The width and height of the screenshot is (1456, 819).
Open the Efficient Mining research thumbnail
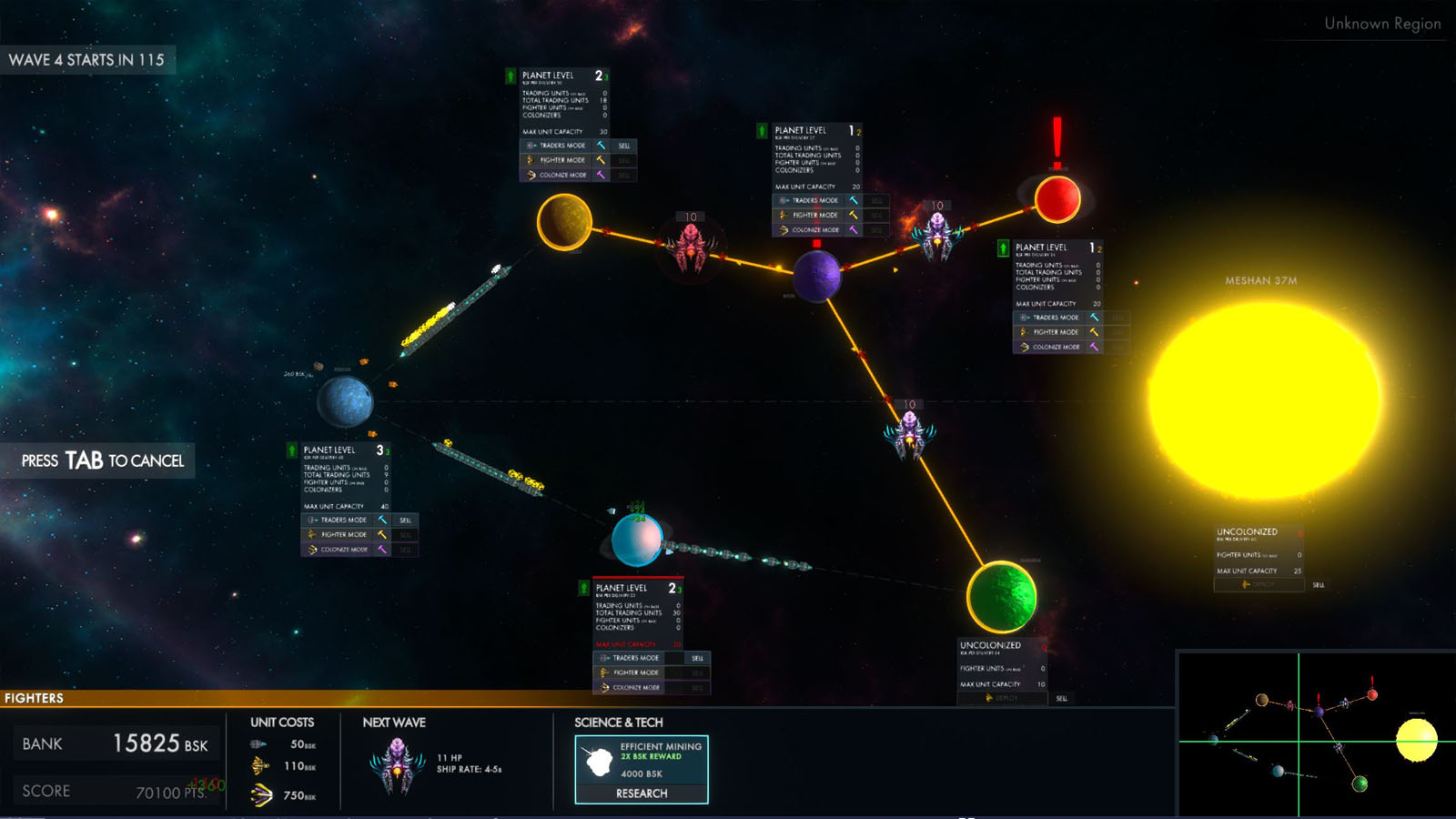coord(599,762)
